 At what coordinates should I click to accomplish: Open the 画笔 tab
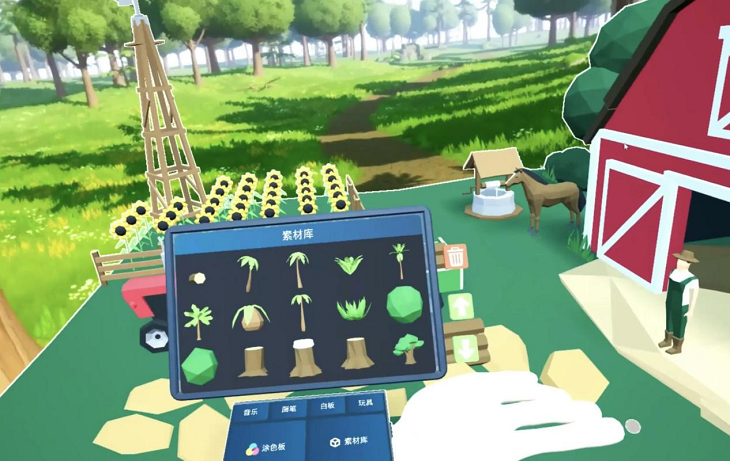[x=288, y=409]
